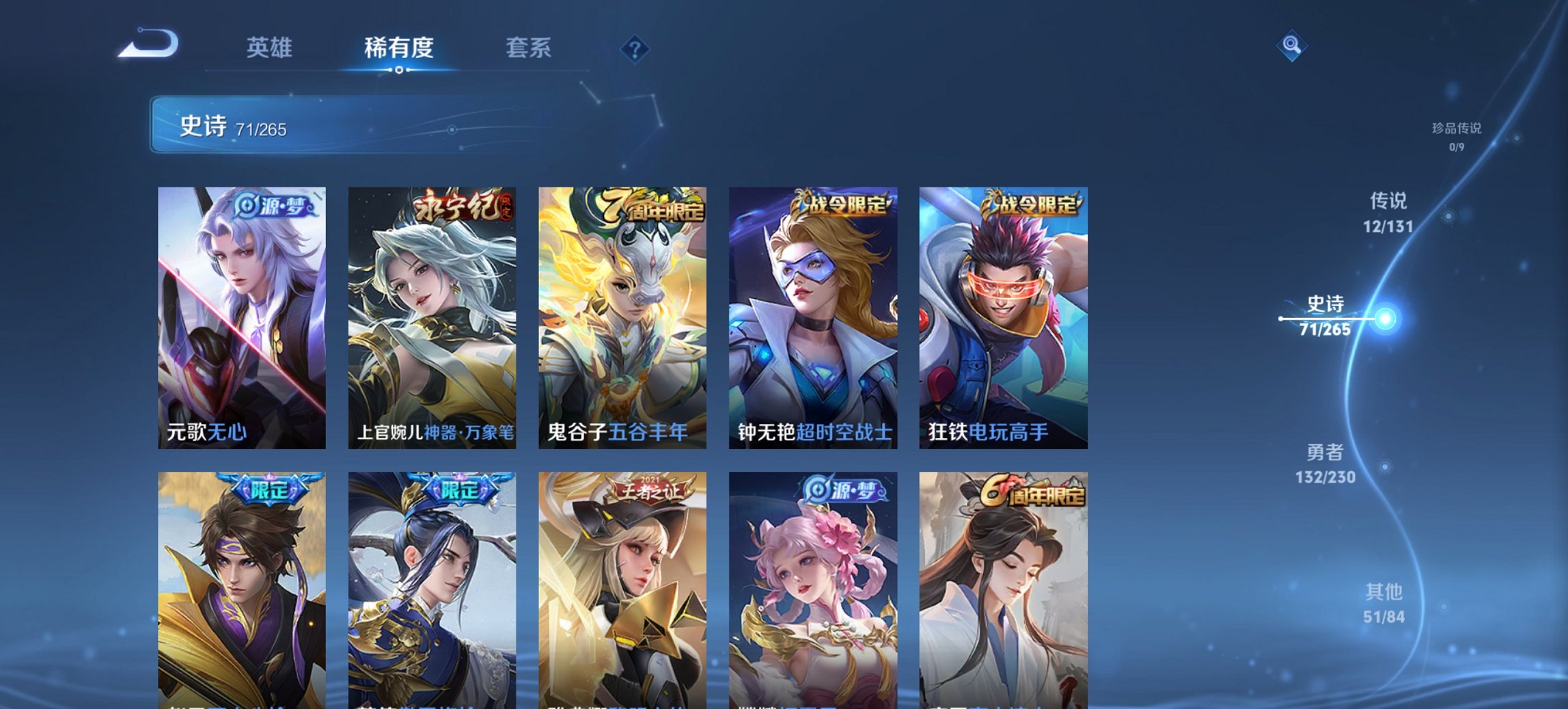This screenshot has width=1568, height=709.
Task: Select the 稀有度 tab
Action: (x=398, y=49)
